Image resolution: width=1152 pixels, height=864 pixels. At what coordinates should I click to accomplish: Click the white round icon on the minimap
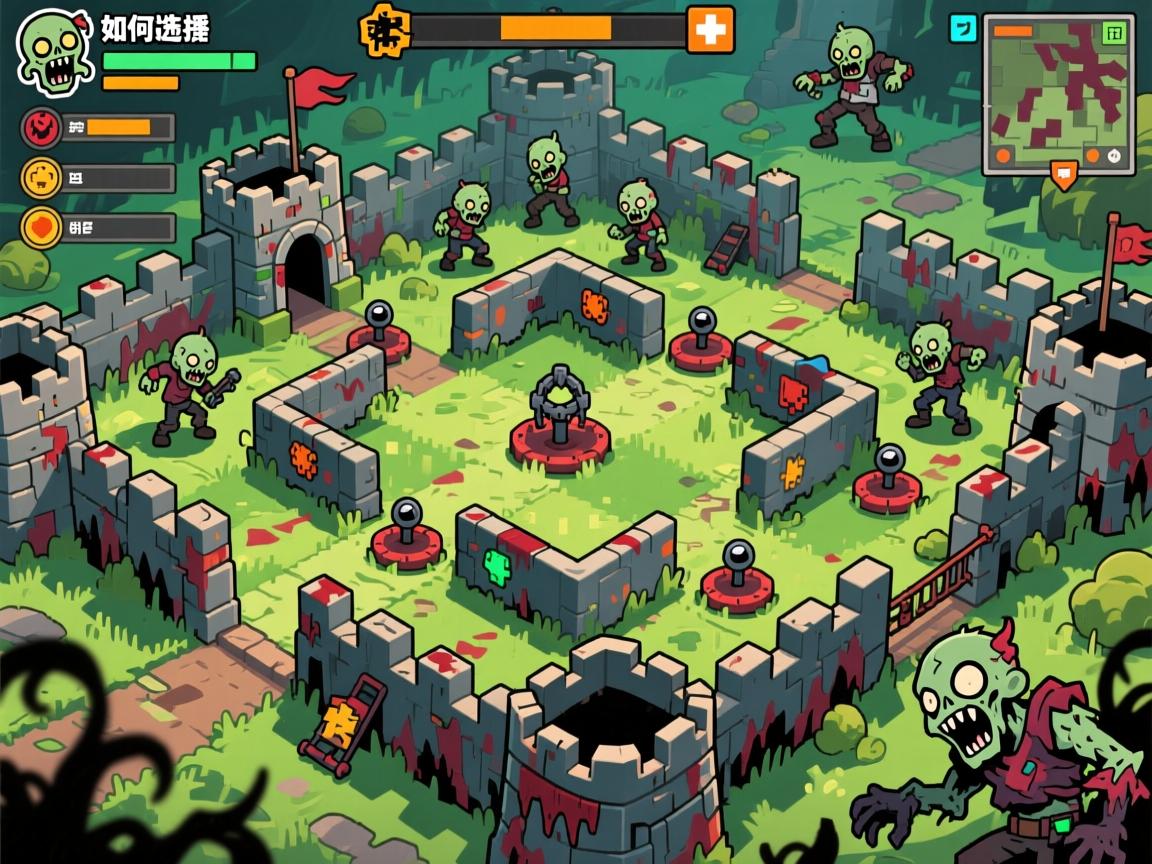[1114, 156]
